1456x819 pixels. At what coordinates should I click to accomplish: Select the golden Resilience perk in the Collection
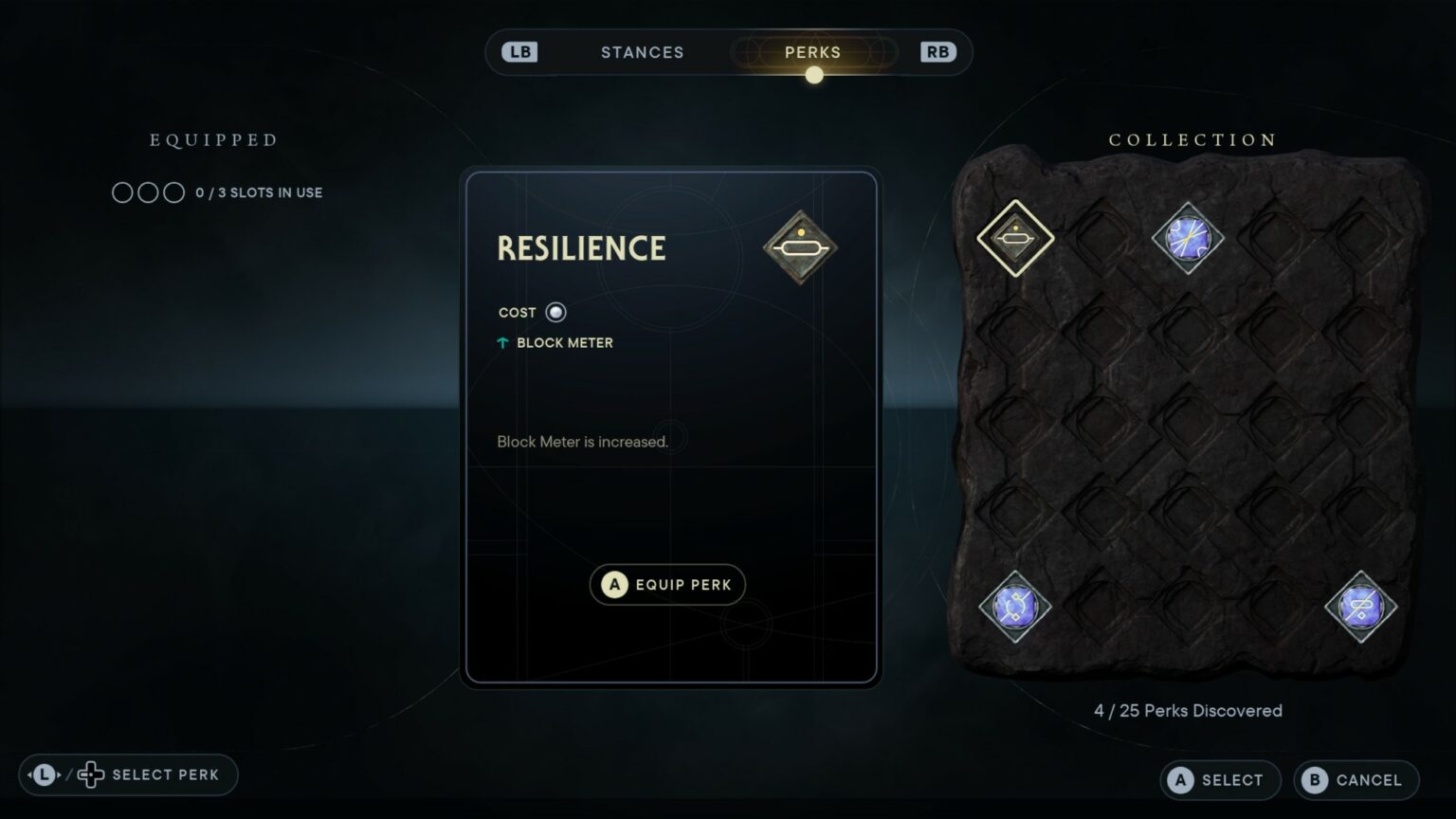[1013, 239]
